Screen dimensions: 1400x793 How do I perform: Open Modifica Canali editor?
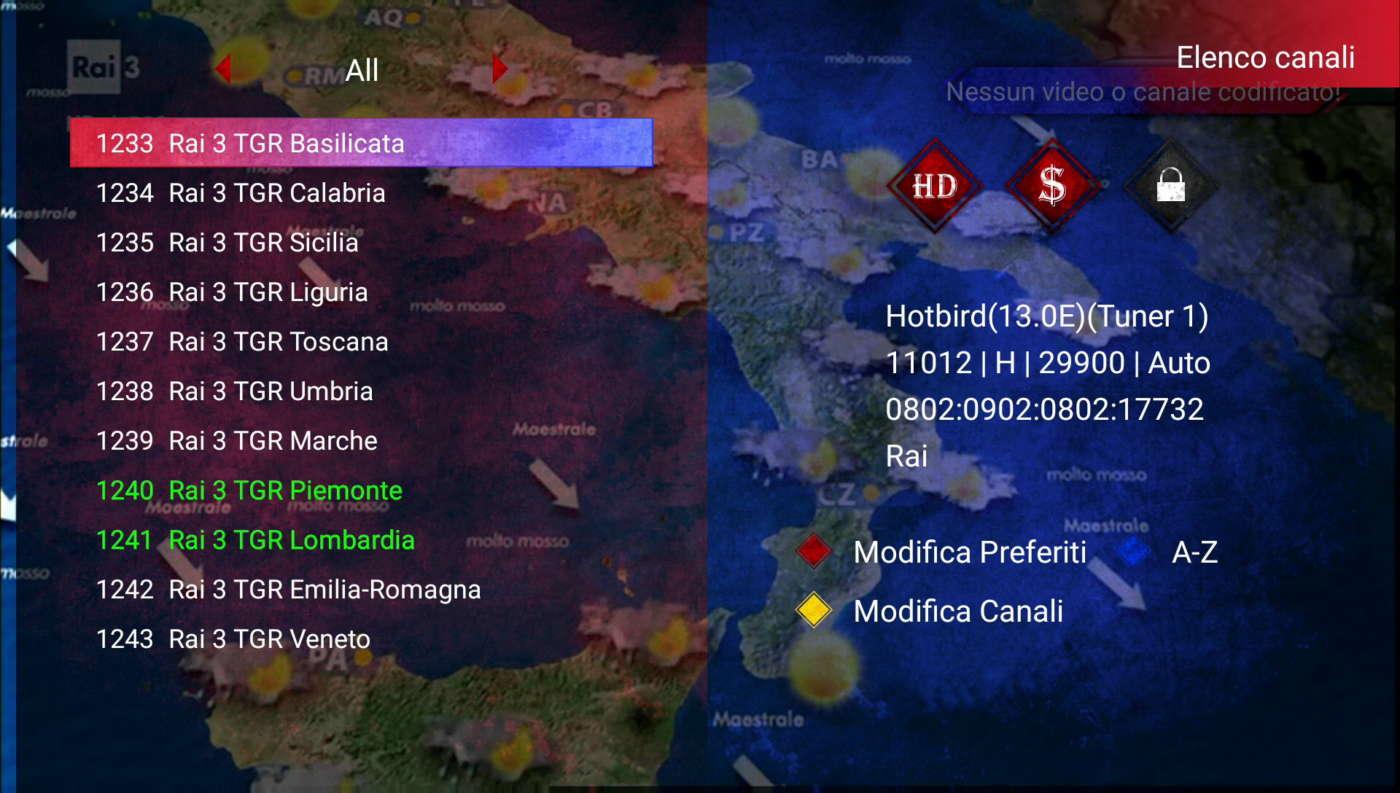[957, 610]
